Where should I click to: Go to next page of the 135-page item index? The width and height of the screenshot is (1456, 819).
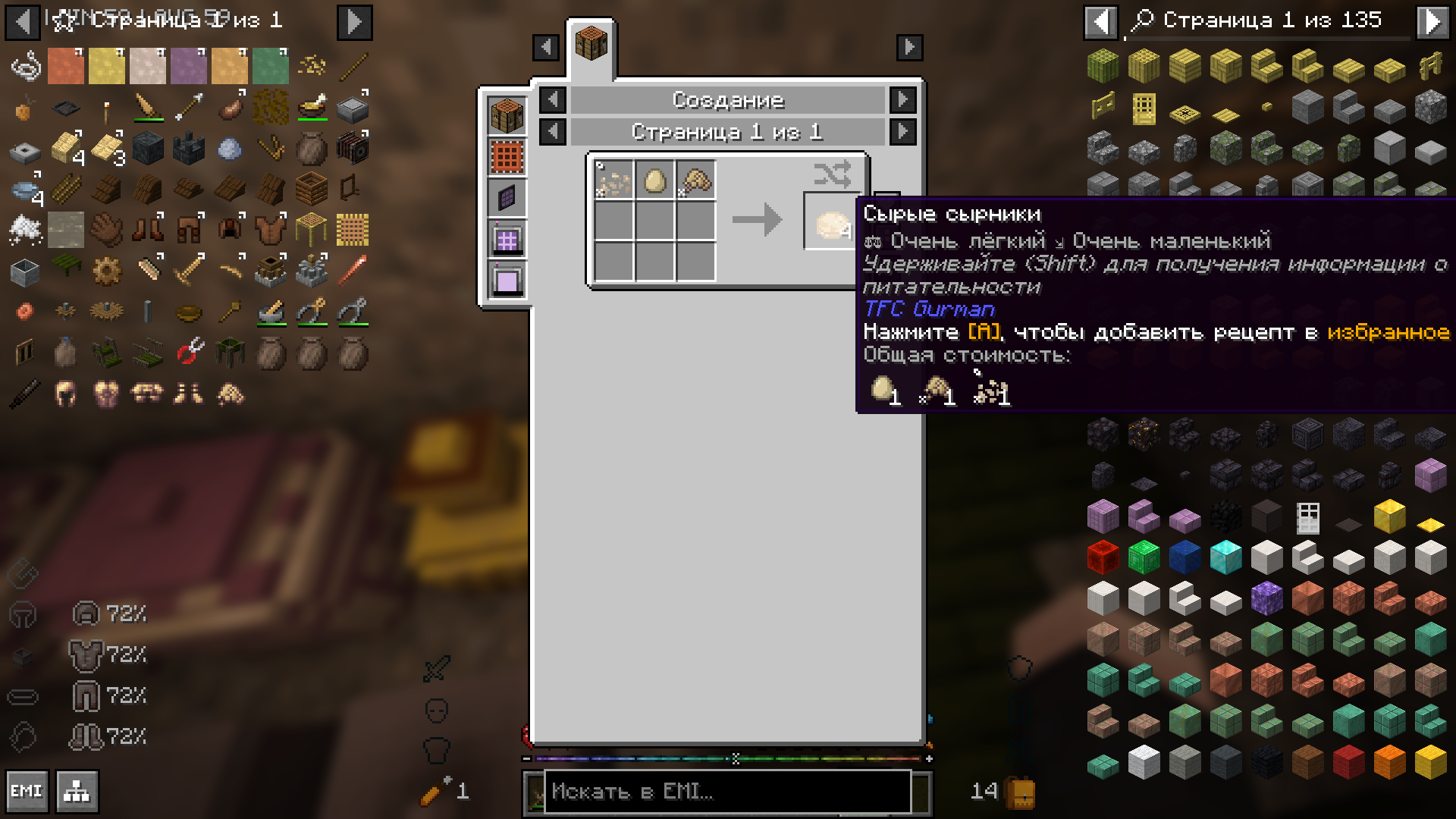pyautogui.click(x=1432, y=21)
